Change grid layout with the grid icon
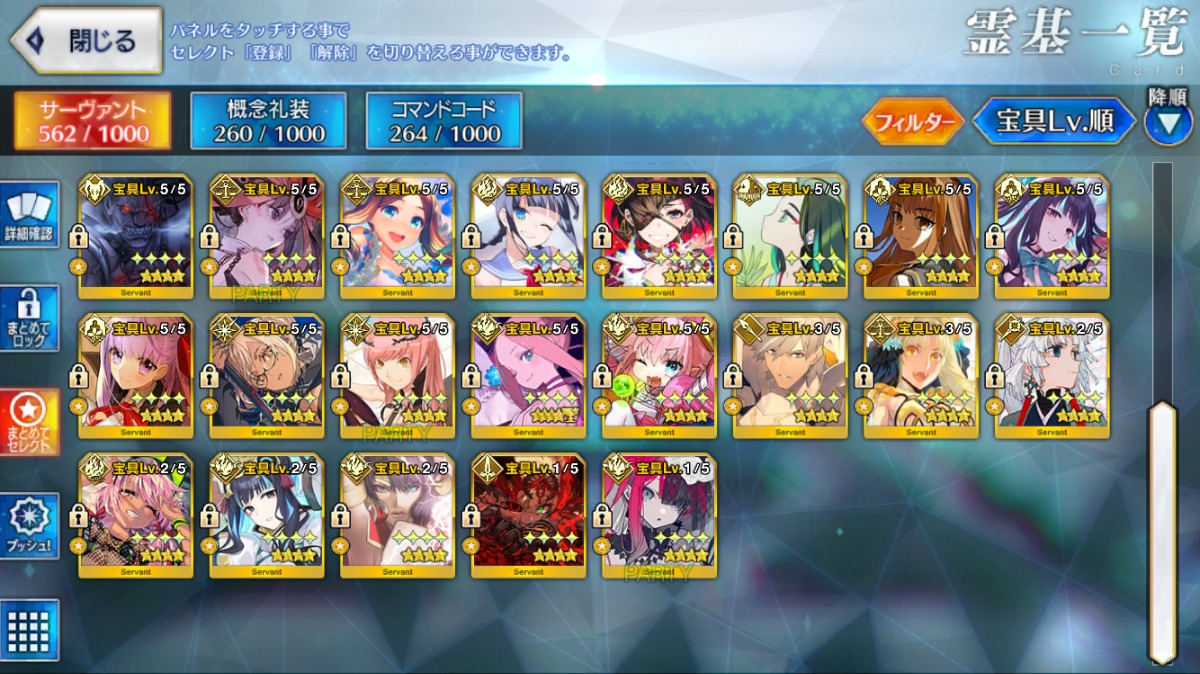Screen dimensions: 1200x674 (x=30, y=630)
